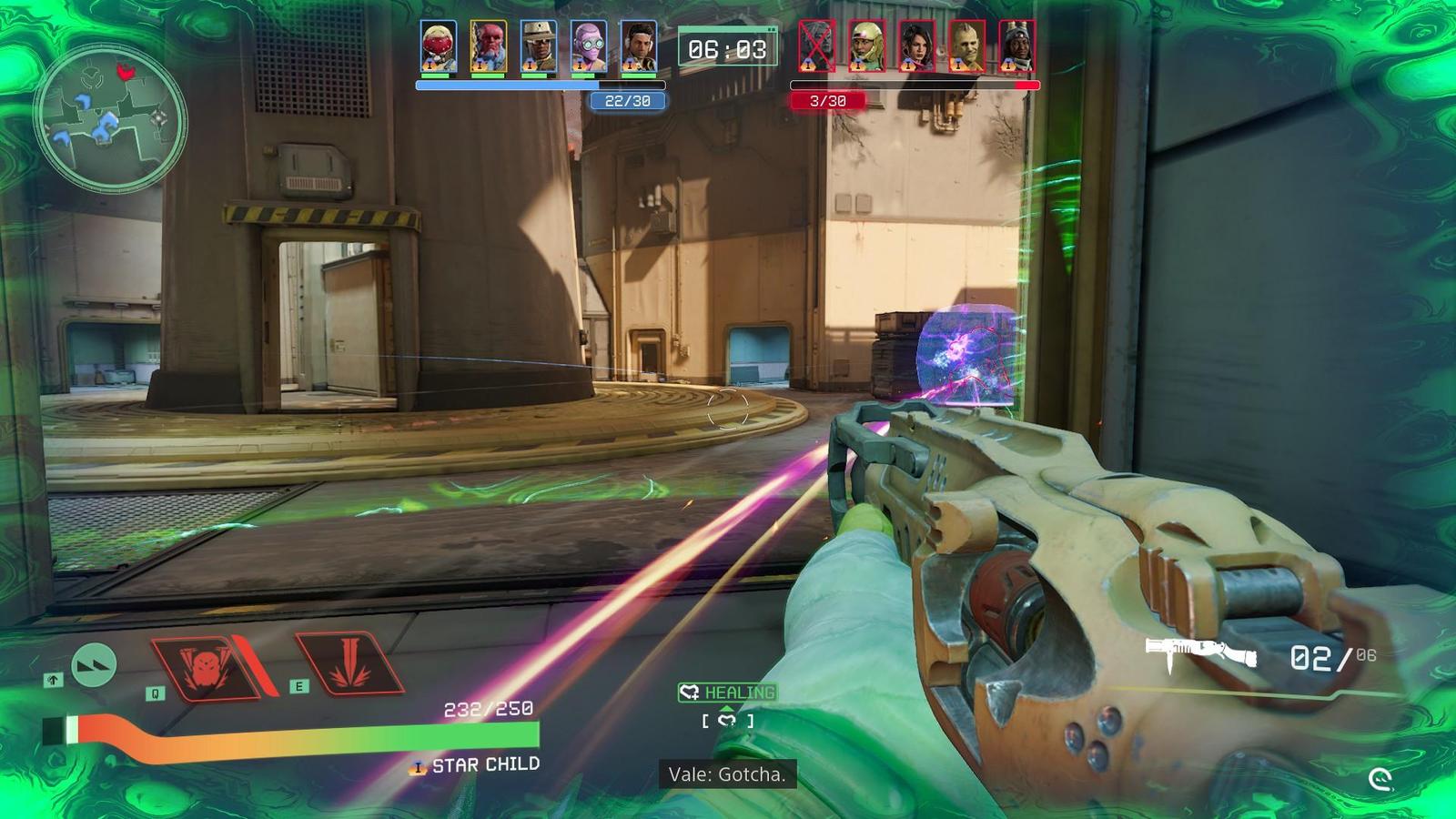Screen dimensions: 1456x819
Task: Select the enemy portrait with a yellow helmet
Action: [x=866, y=46]
